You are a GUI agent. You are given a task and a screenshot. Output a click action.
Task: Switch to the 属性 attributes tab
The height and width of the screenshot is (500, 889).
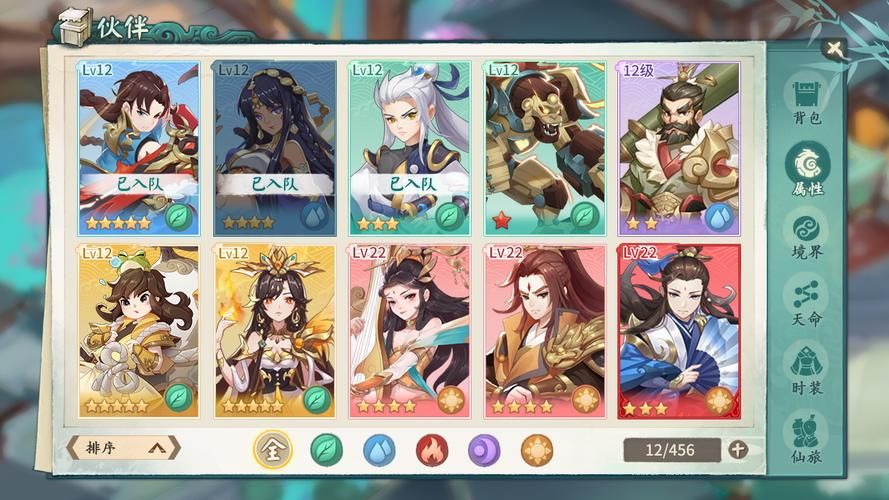(x=806, y=168)
